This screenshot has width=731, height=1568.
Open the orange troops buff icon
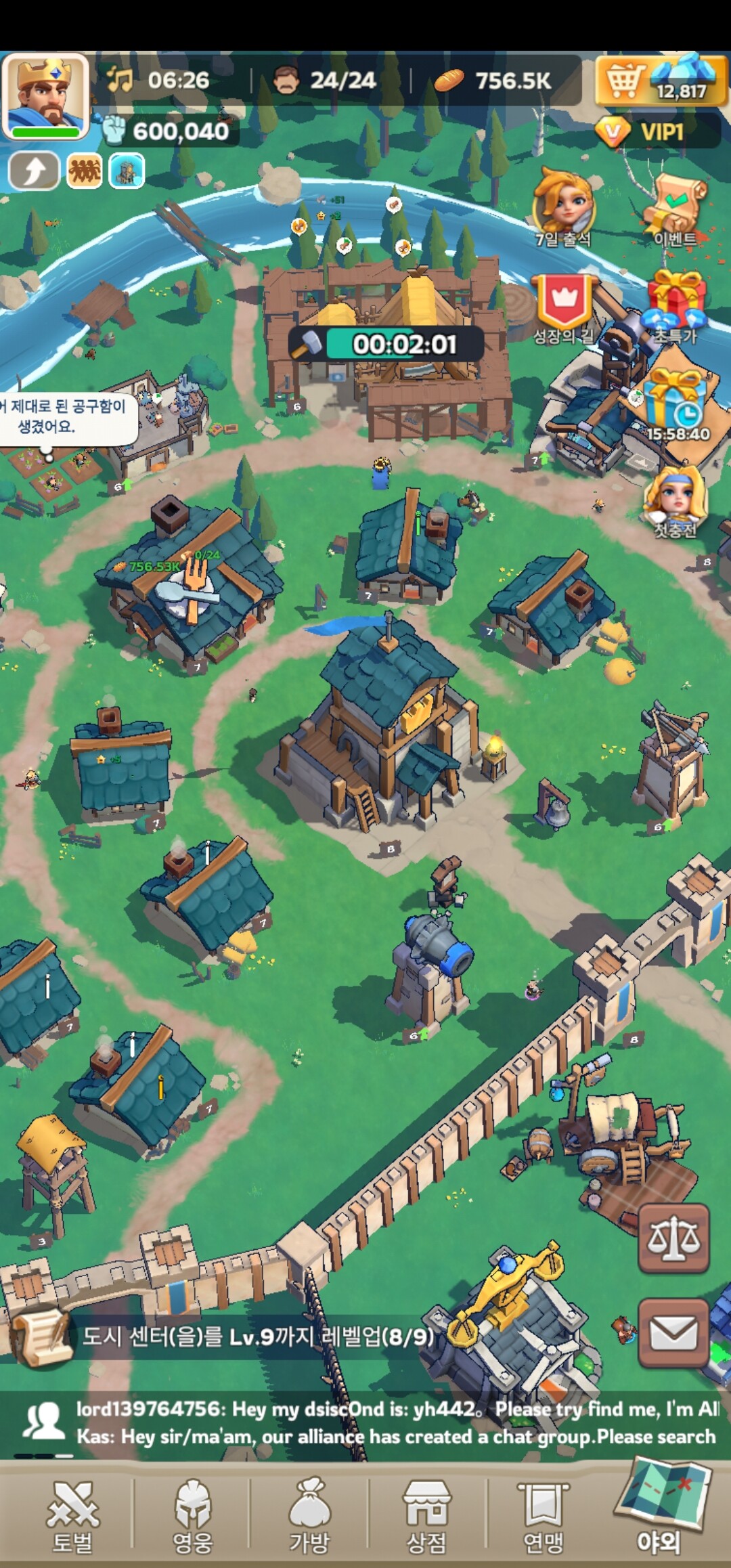(84, 171)
